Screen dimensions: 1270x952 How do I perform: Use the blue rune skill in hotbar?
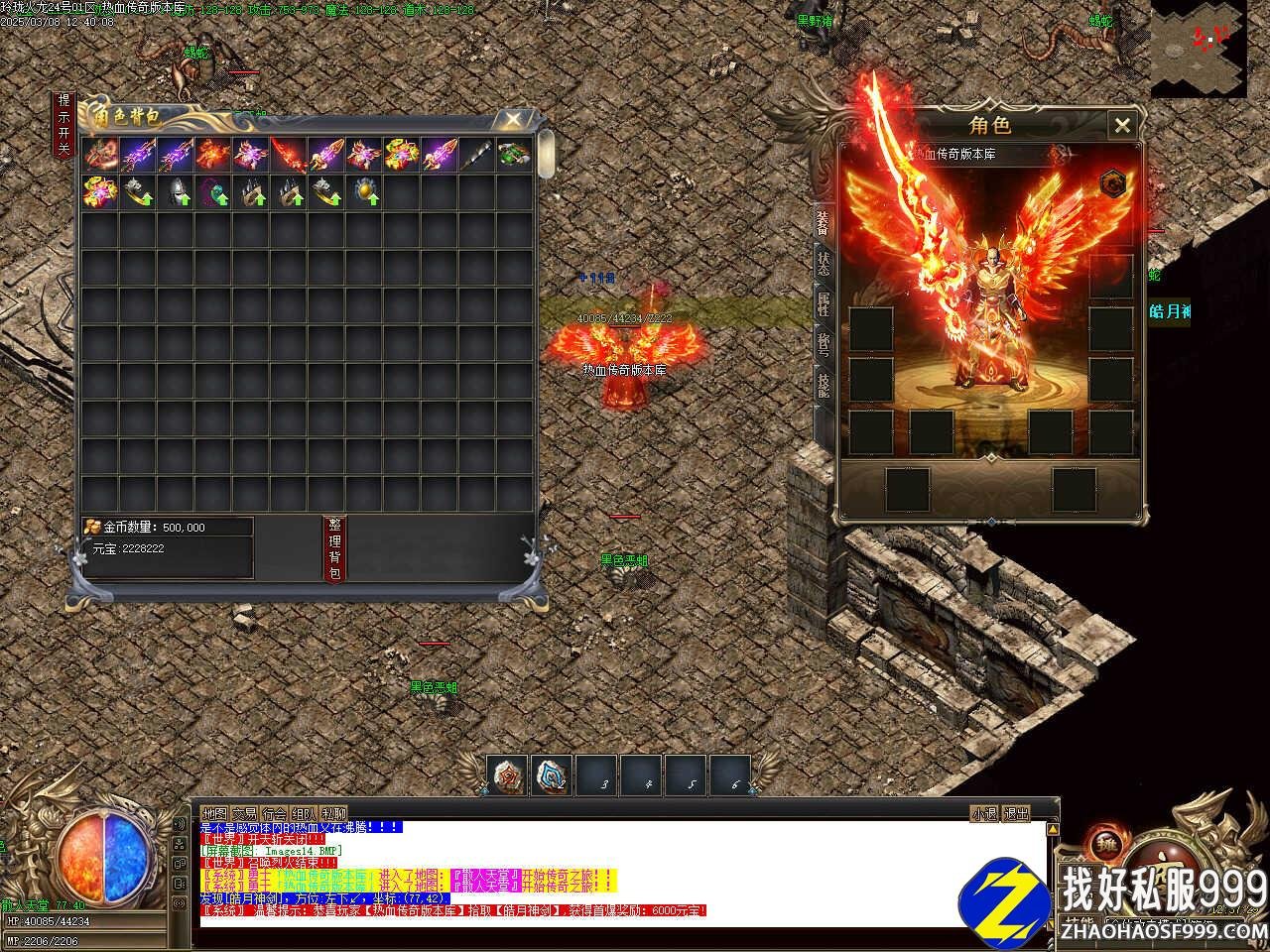[x=553, y=774]
